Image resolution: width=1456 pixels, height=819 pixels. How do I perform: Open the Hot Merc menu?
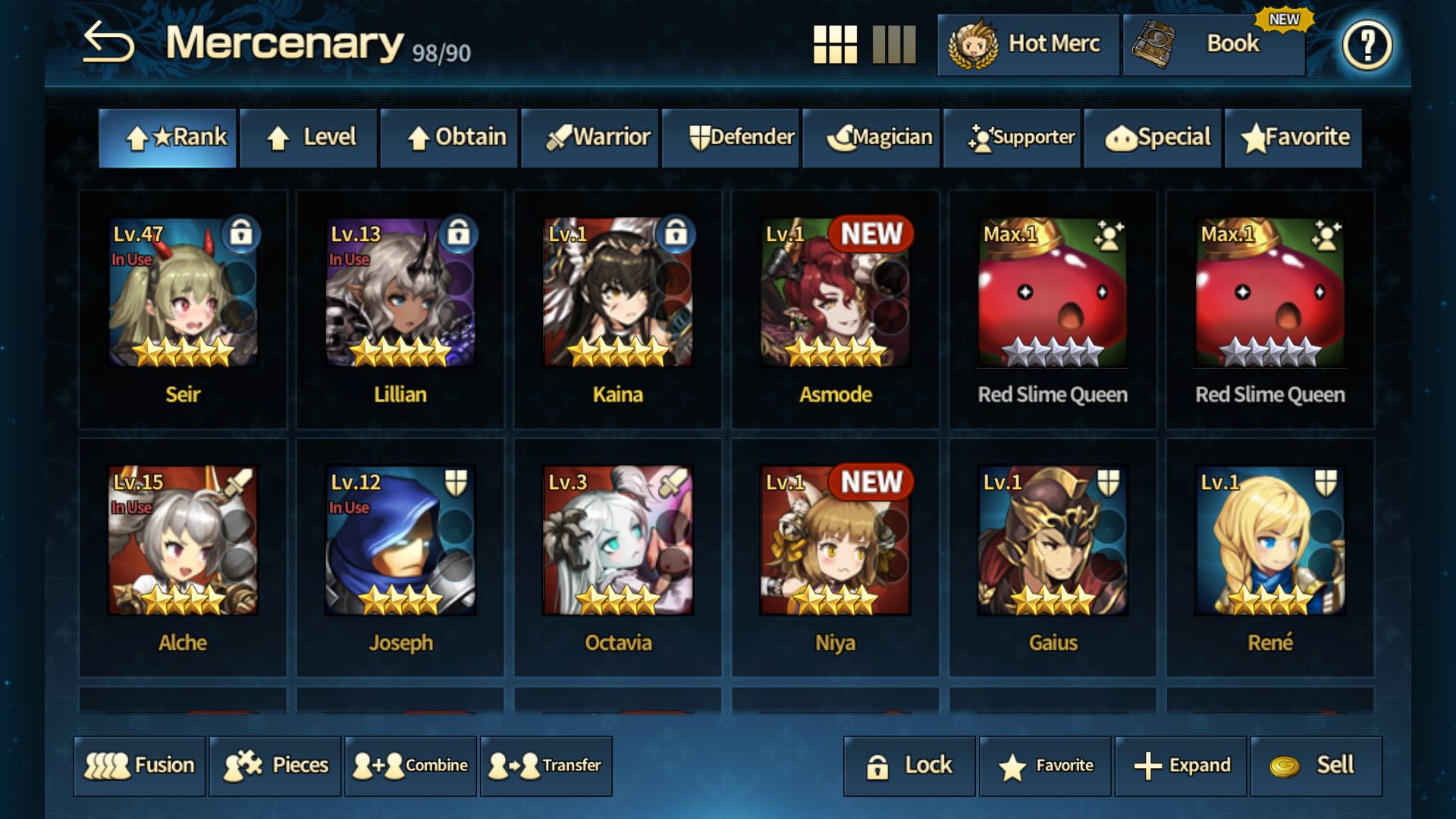point(1029,45)
